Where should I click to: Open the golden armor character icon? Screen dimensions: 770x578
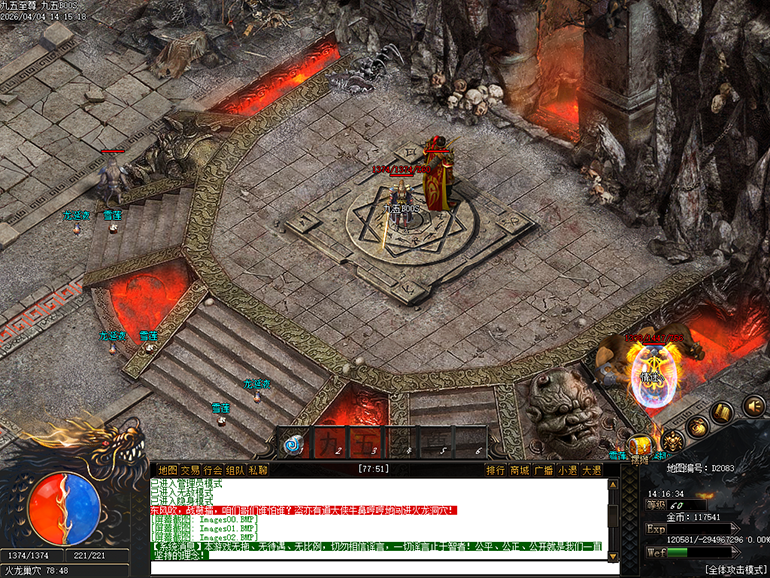[x=673, y=441]
